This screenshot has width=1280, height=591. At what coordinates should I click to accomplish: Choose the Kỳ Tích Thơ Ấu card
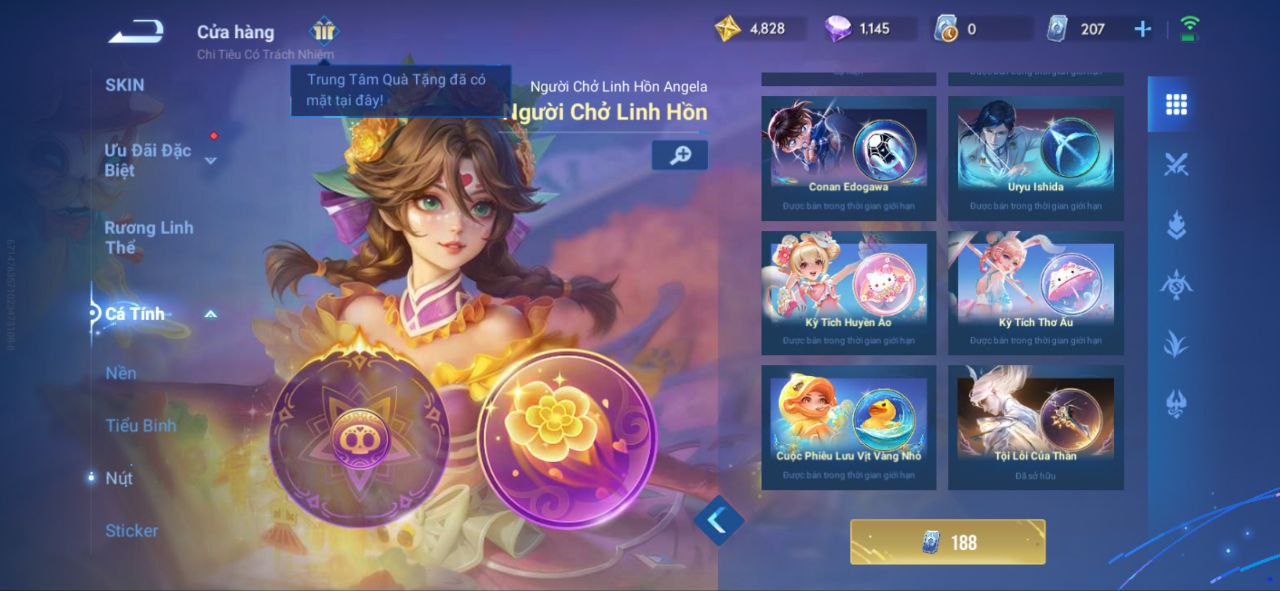1036,291
